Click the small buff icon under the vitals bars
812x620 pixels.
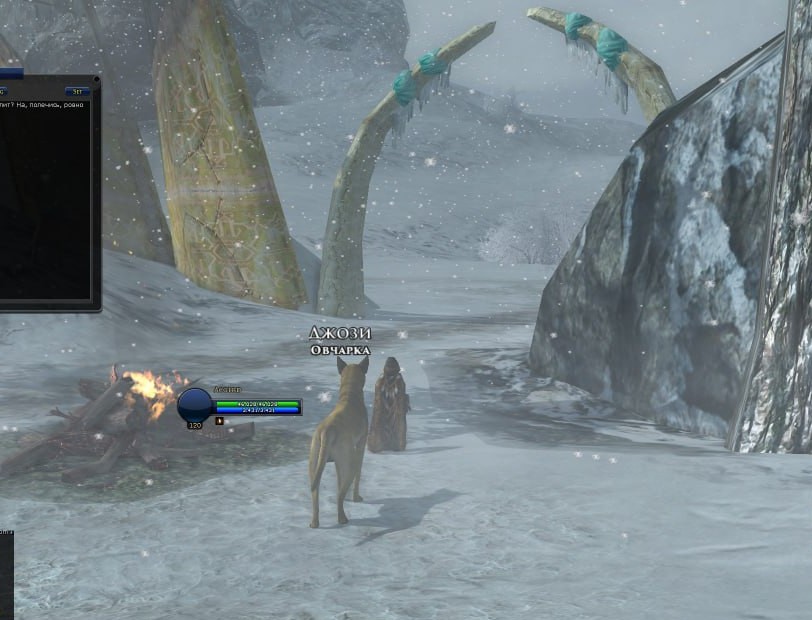[x=219, y=421]
